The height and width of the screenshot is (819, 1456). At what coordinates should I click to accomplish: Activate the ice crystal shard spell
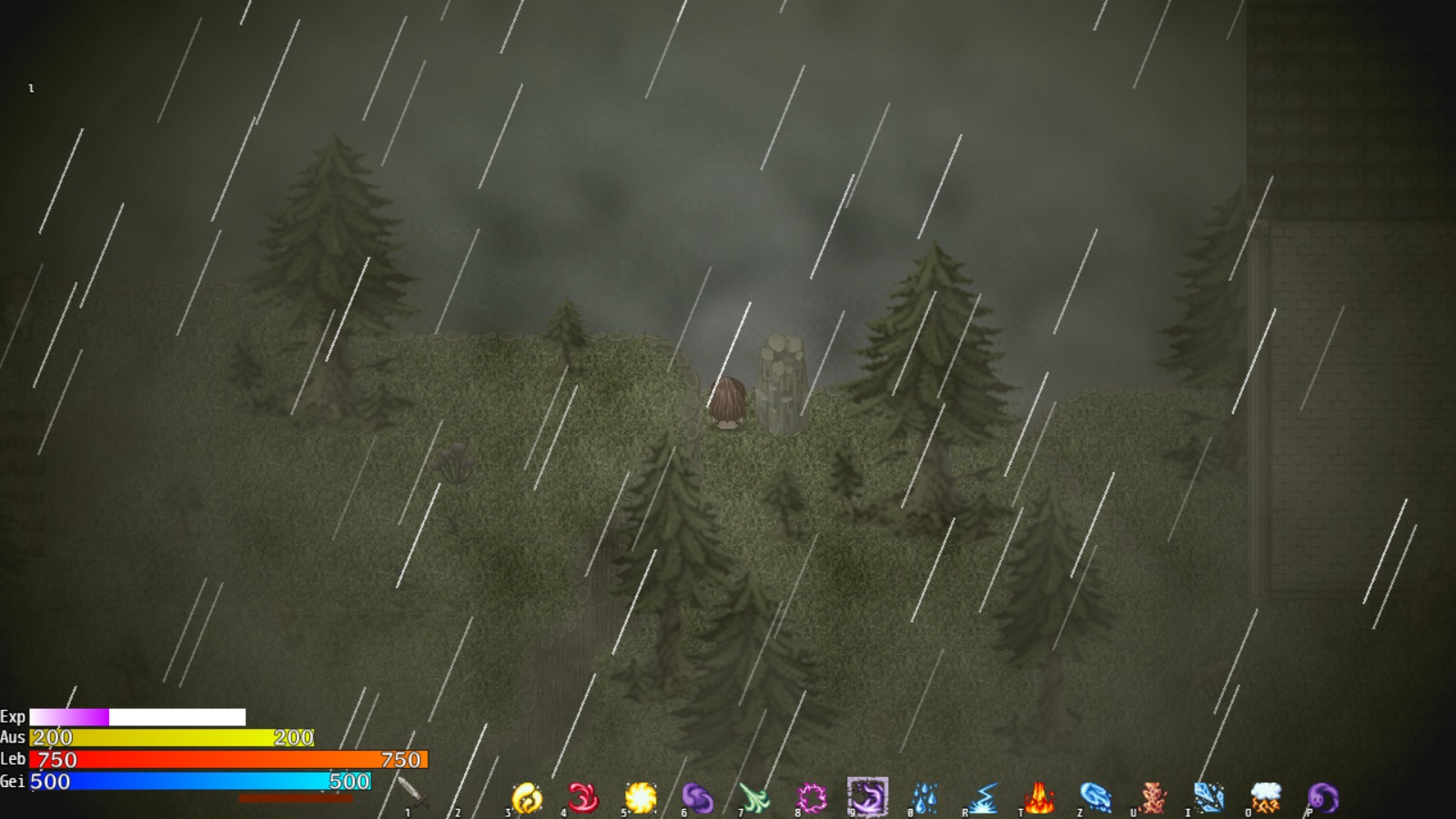coord(1208,798)
